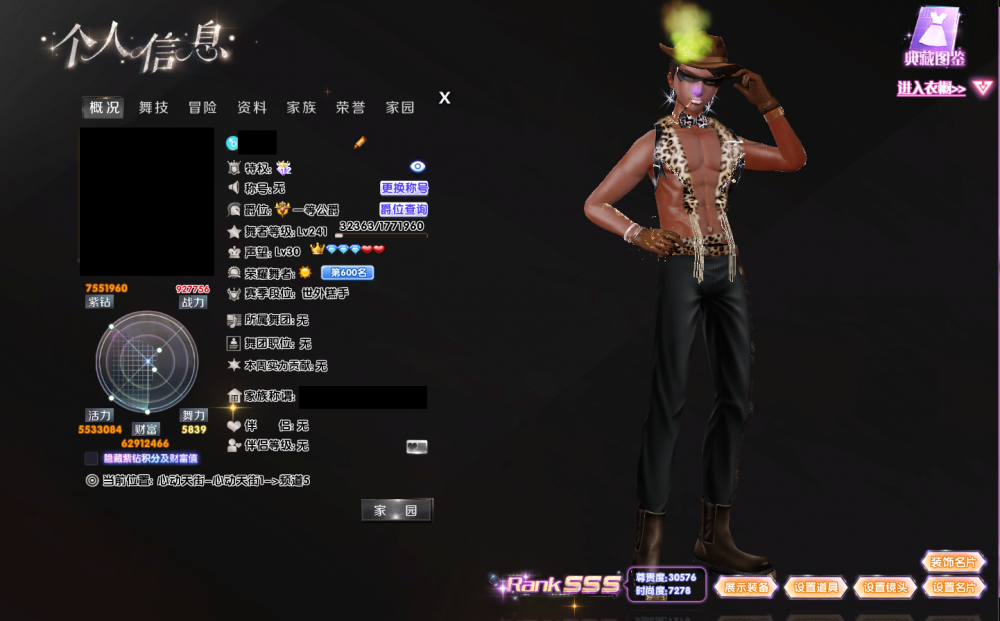Open 爵位查询 rank lookup

(404, 210)
